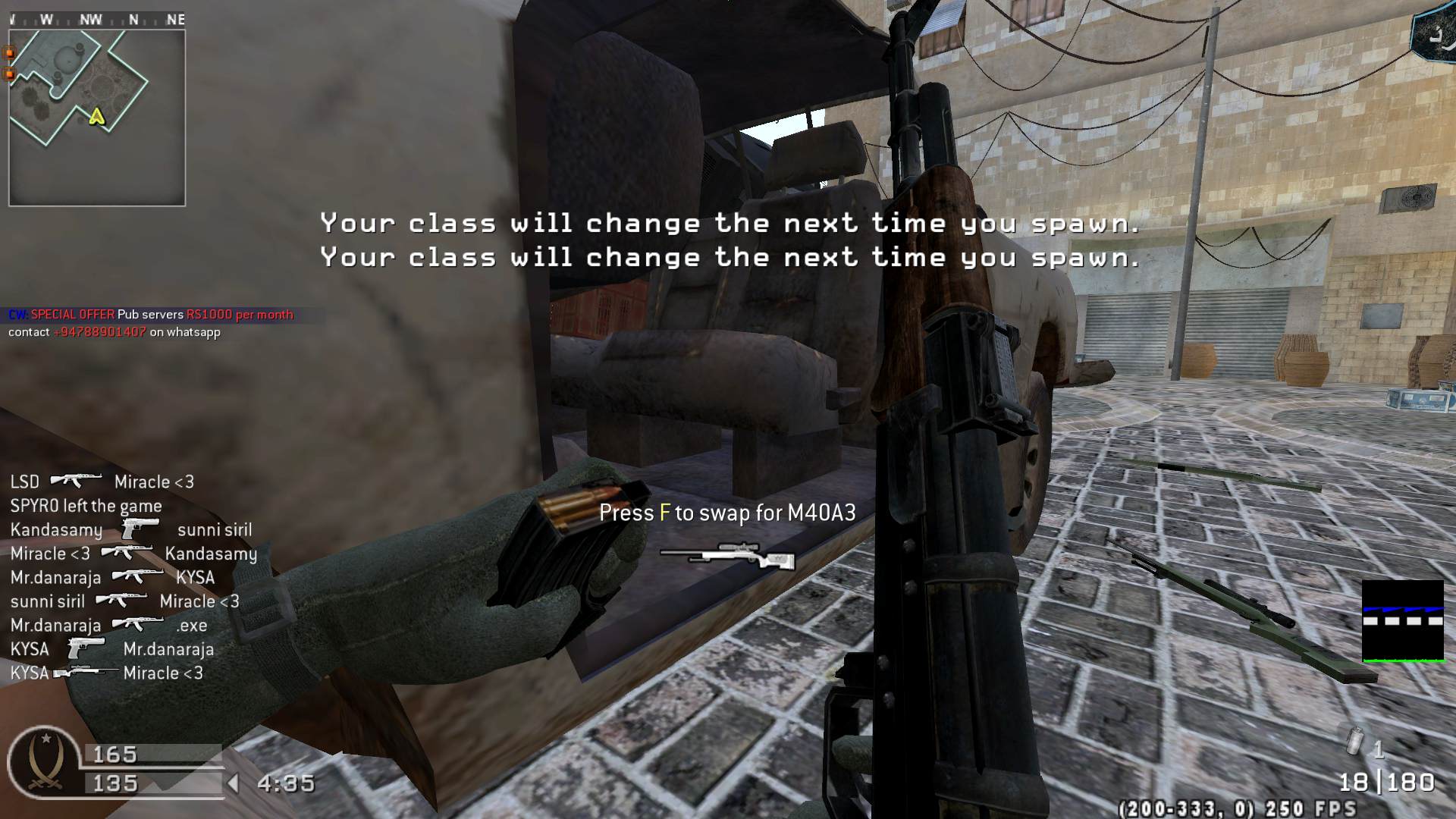
Task: Select the killfeed row LSD killed Miracle <3
Action: pyautogui.click(x=102, y=482)
